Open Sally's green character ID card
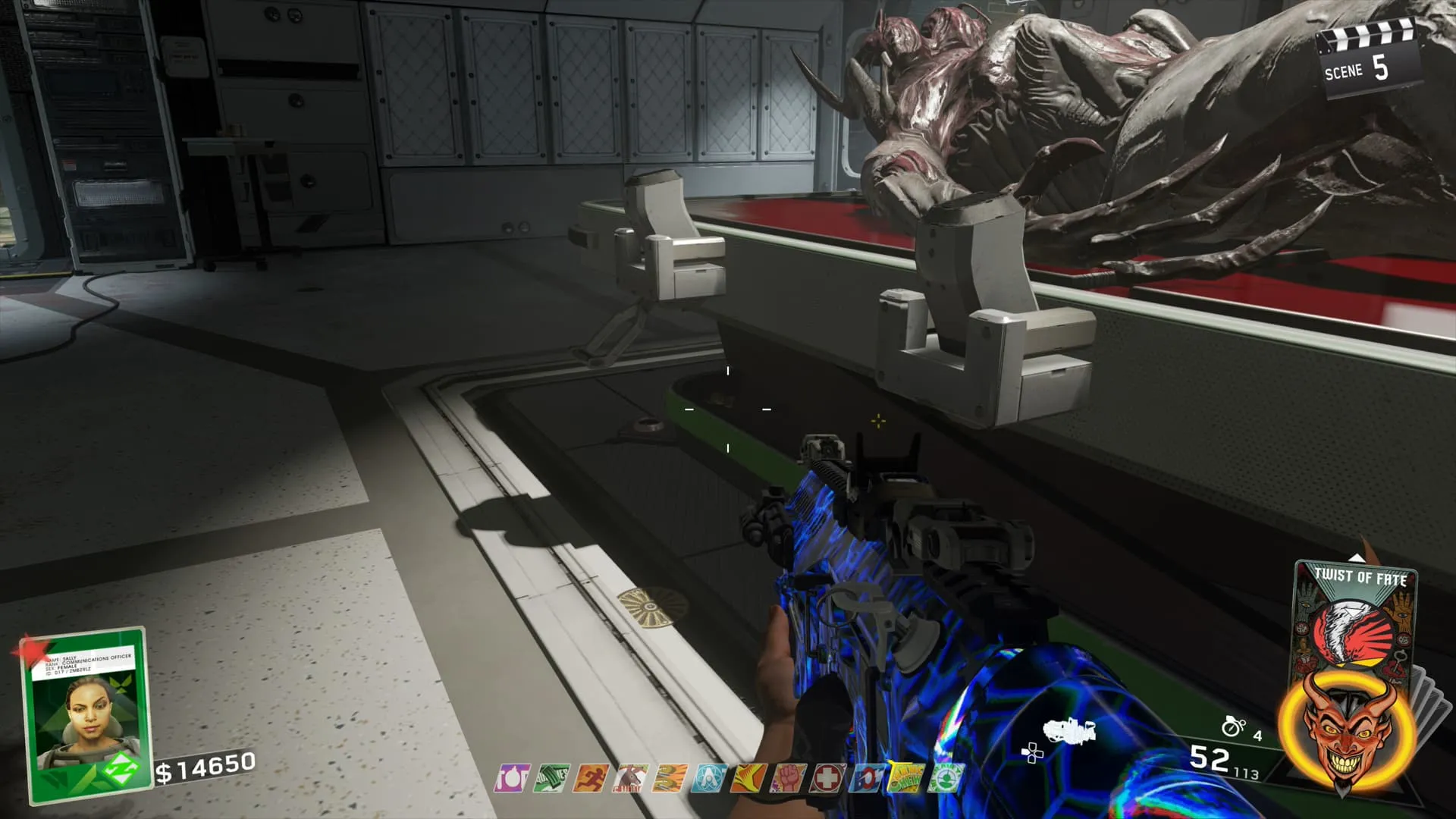Screen dimensions: 1456x819 coord(85,713)
